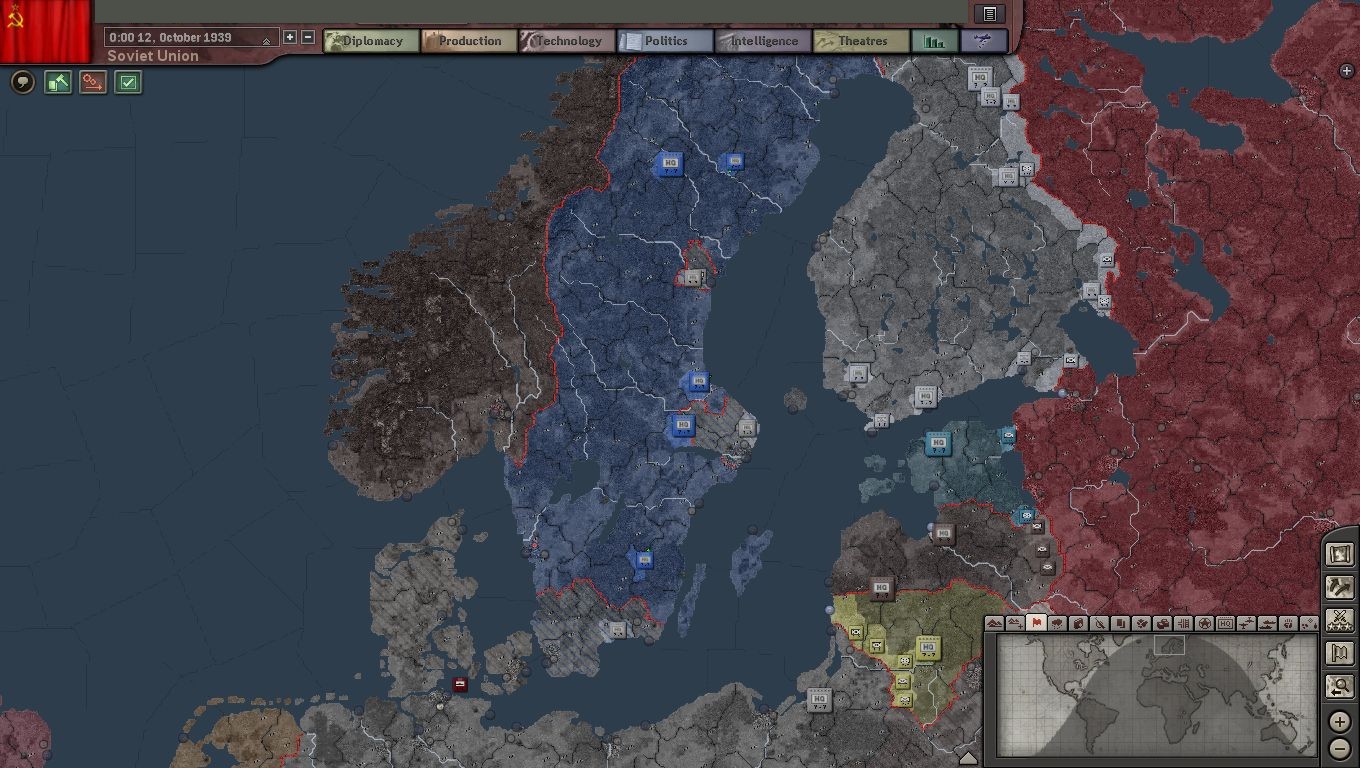Click the Soviet Union flag

click(x=45, y=30)
